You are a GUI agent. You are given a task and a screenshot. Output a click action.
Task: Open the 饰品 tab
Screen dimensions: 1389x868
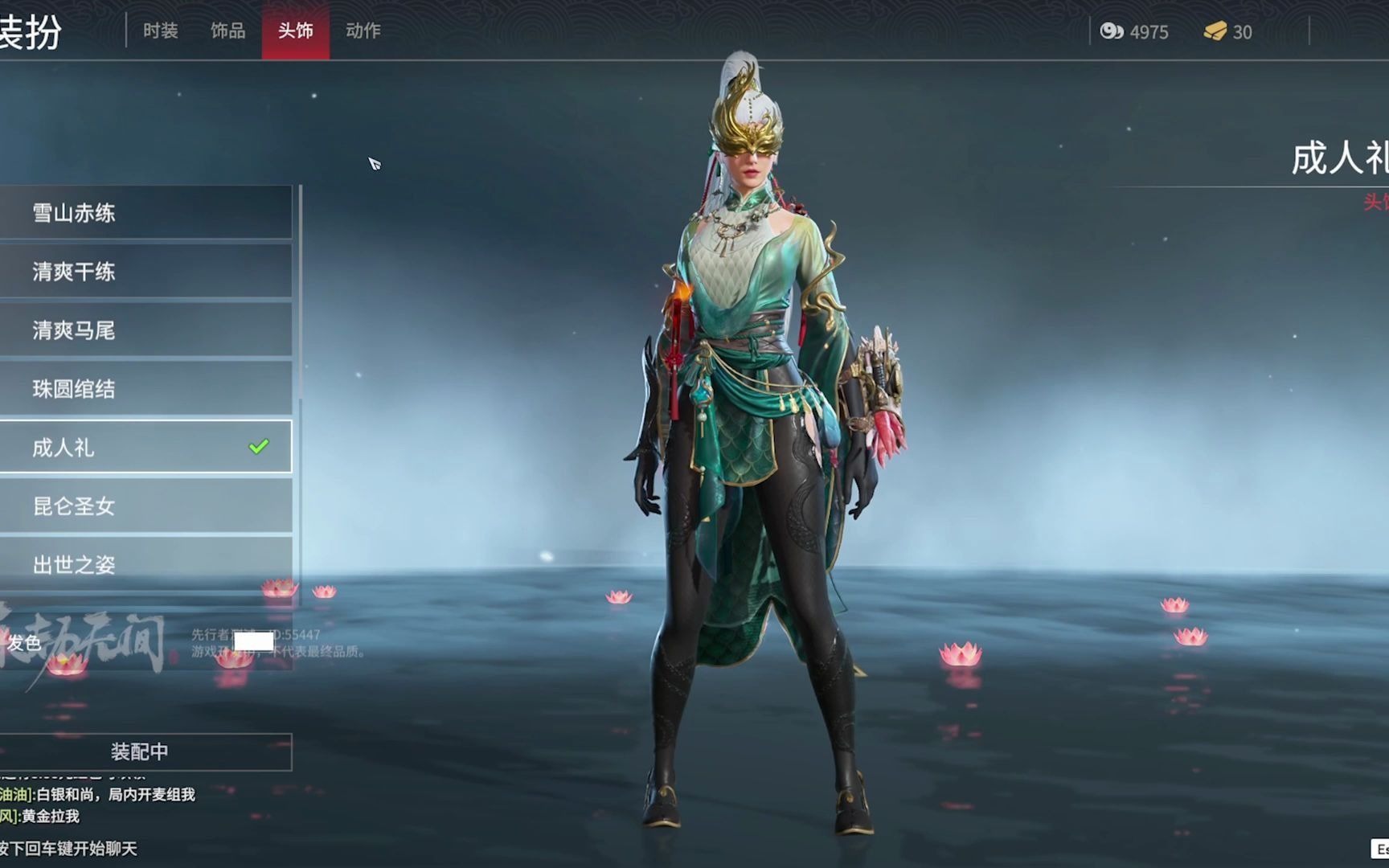[x=227, y=31]
